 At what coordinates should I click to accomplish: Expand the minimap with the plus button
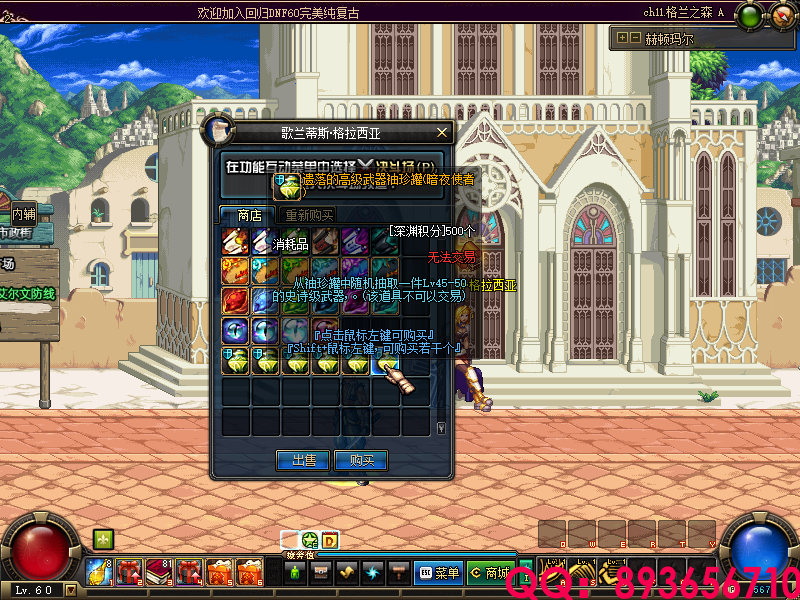point(623,38)
